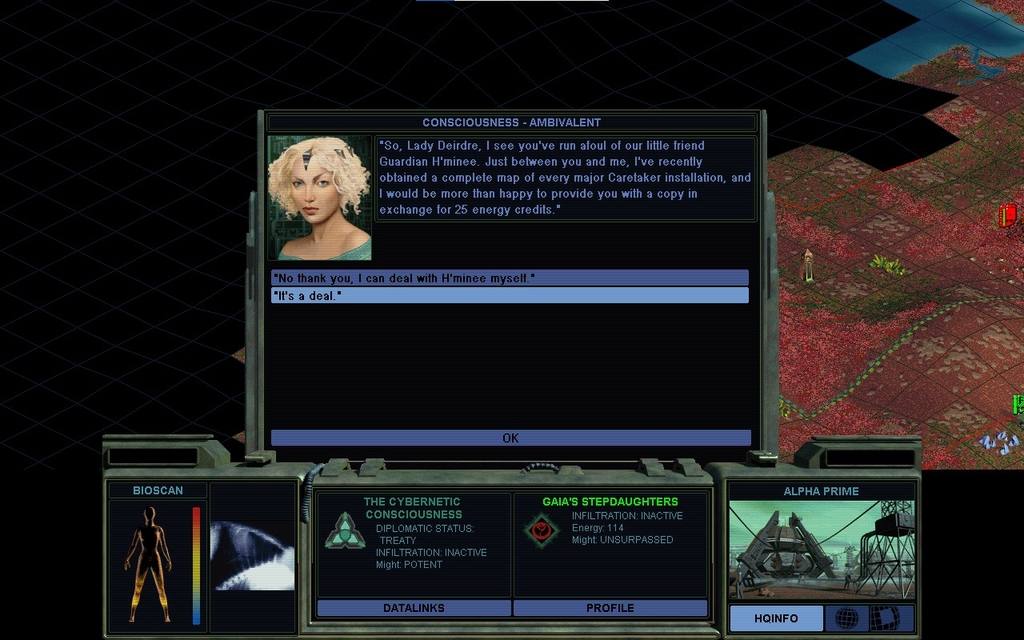Choose the "It's a deal" reply
Image resolution: width=1024 pixels, height=640 pixels.
click(x=510, y=295)
